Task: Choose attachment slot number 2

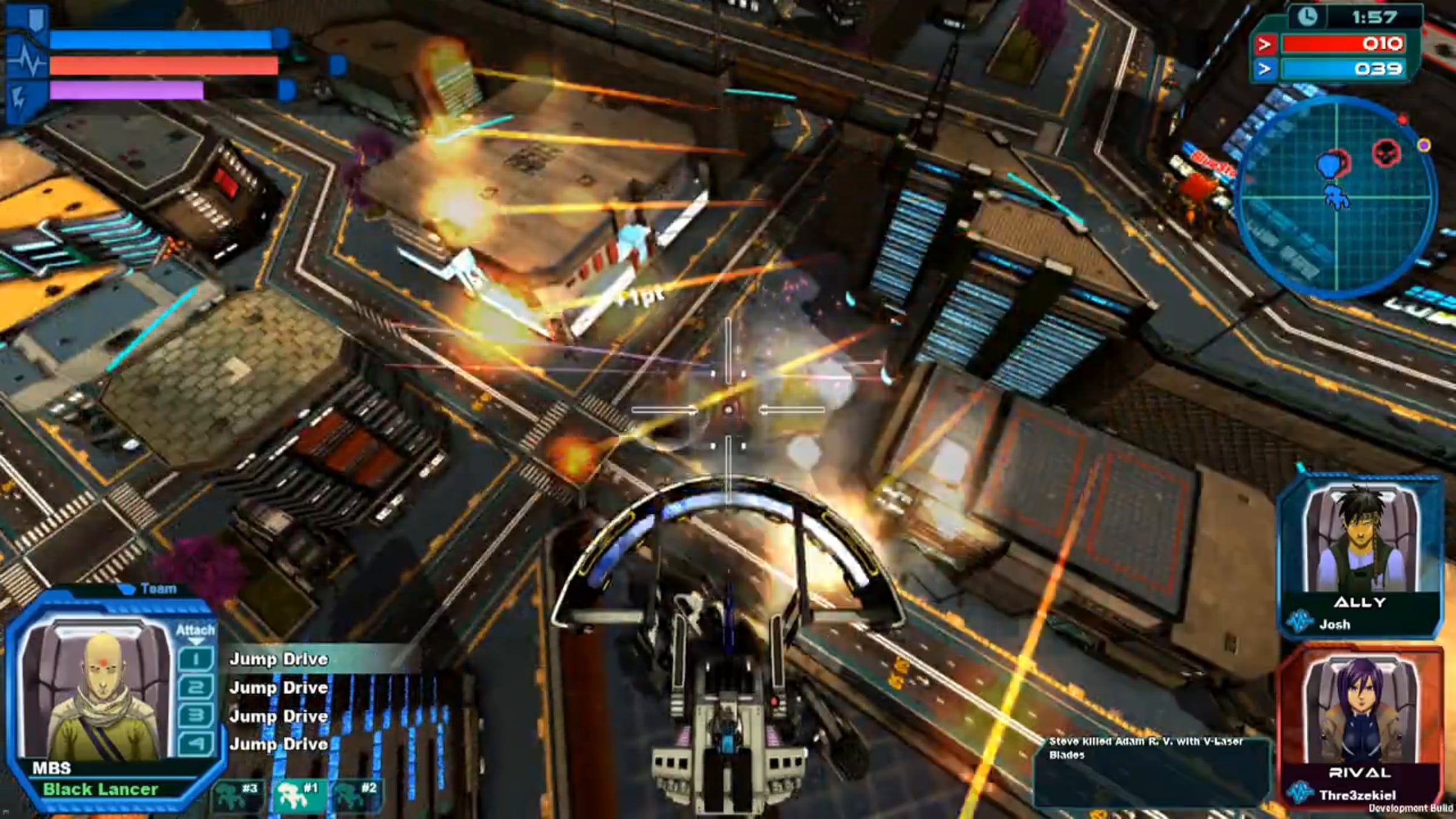Action: 195,687
